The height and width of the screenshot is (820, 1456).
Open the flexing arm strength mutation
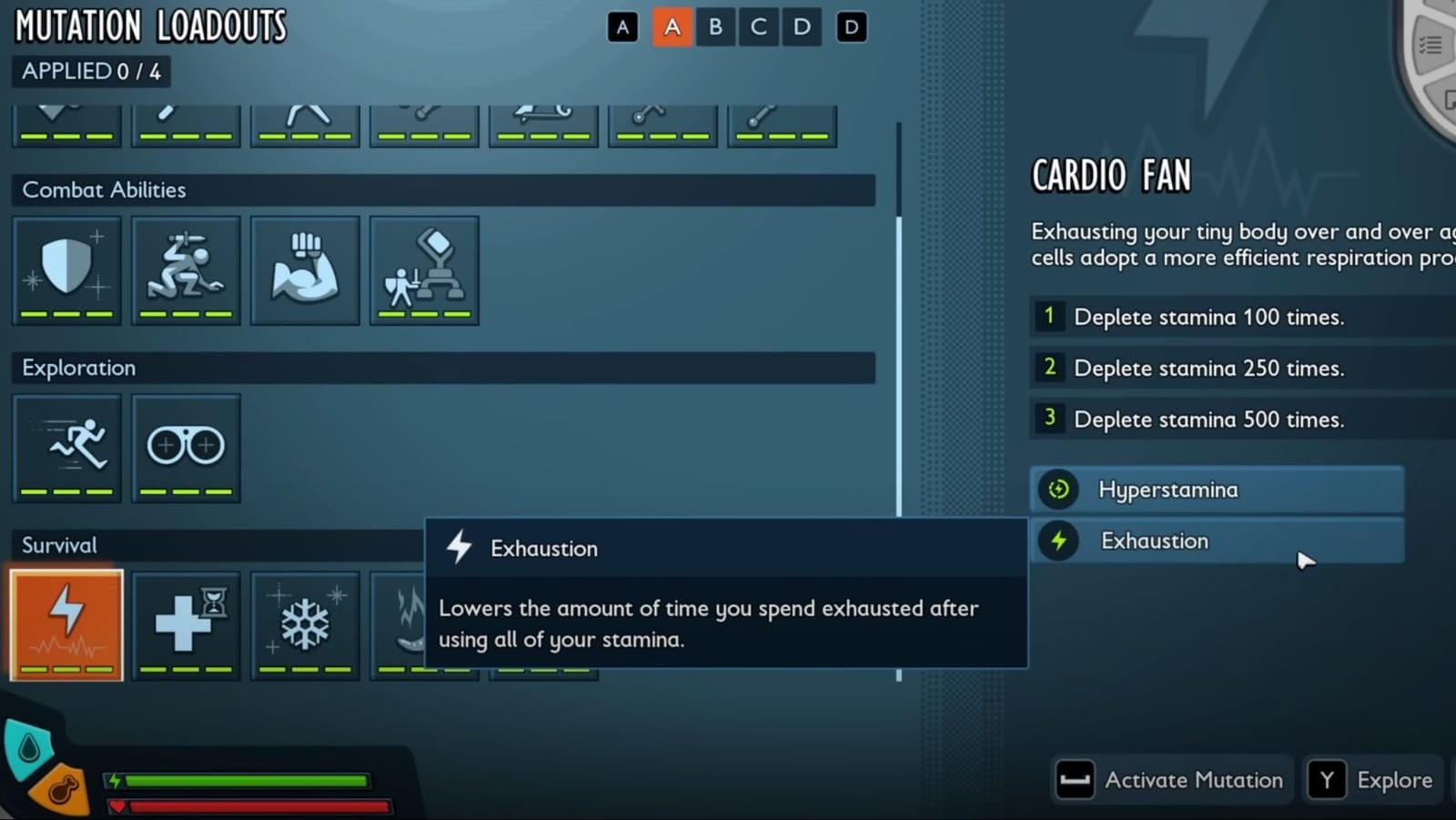(x=305, y=269)
